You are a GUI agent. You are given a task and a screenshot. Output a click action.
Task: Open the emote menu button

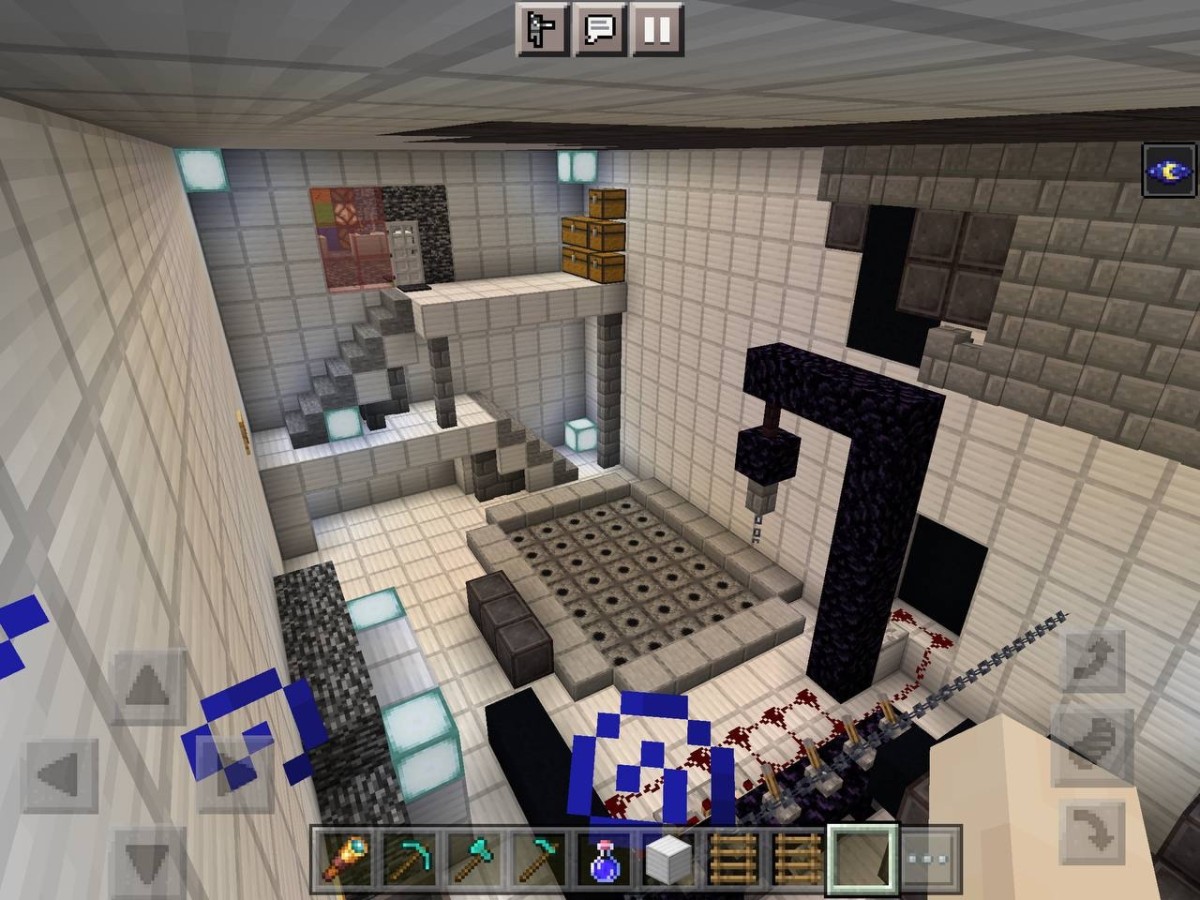click(x=541, y=30)
